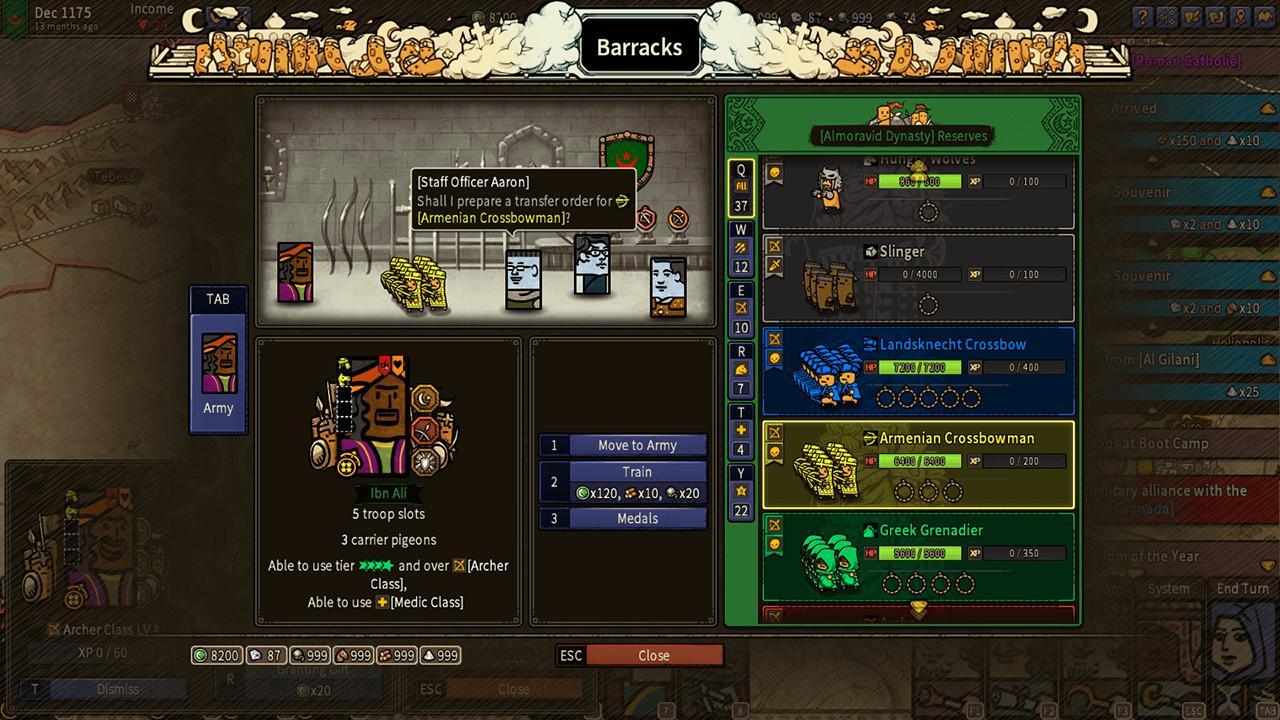The width and height of the screenshot is (1280, 720).
Task: Click the bird icon at top right
Action: (1263, 17)
